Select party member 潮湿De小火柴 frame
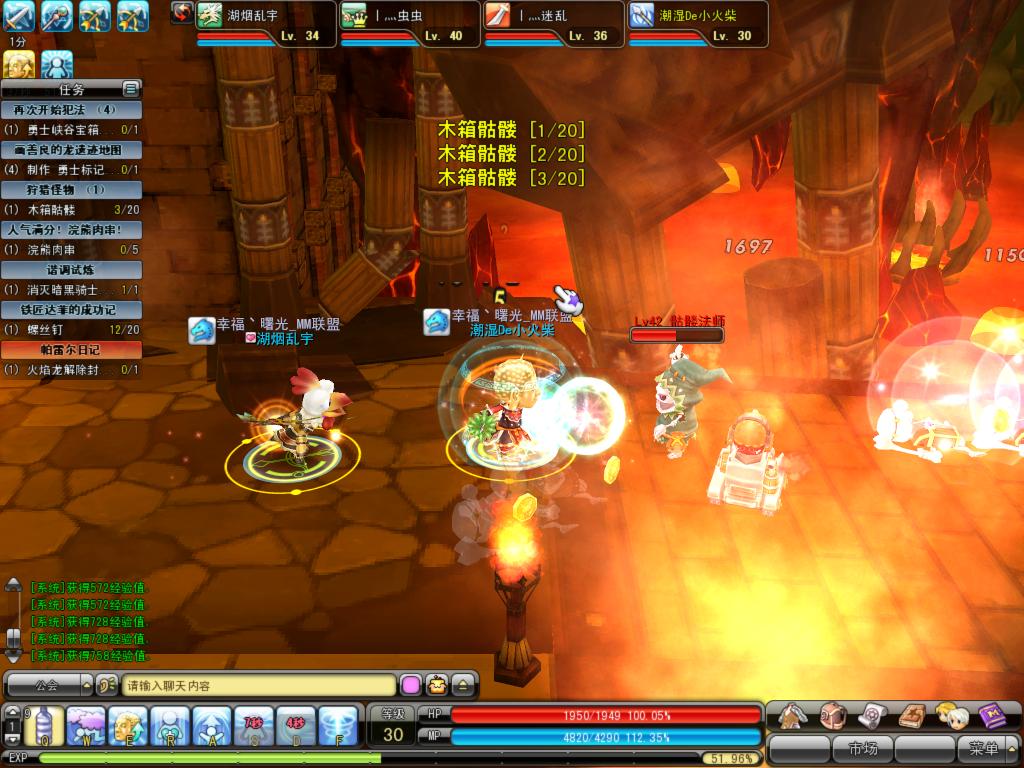The image size is (1024, 768). tap(697, 24)
